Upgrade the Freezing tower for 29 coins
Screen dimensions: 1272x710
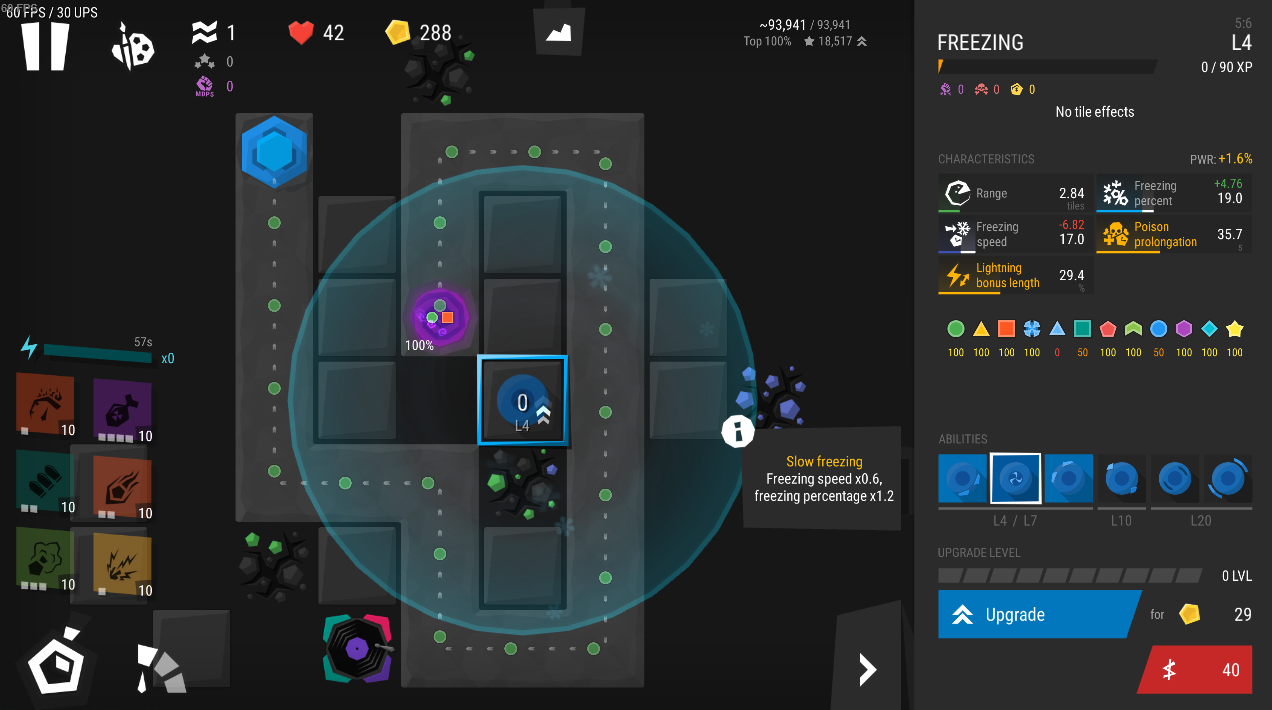[x=1037, y=614]
